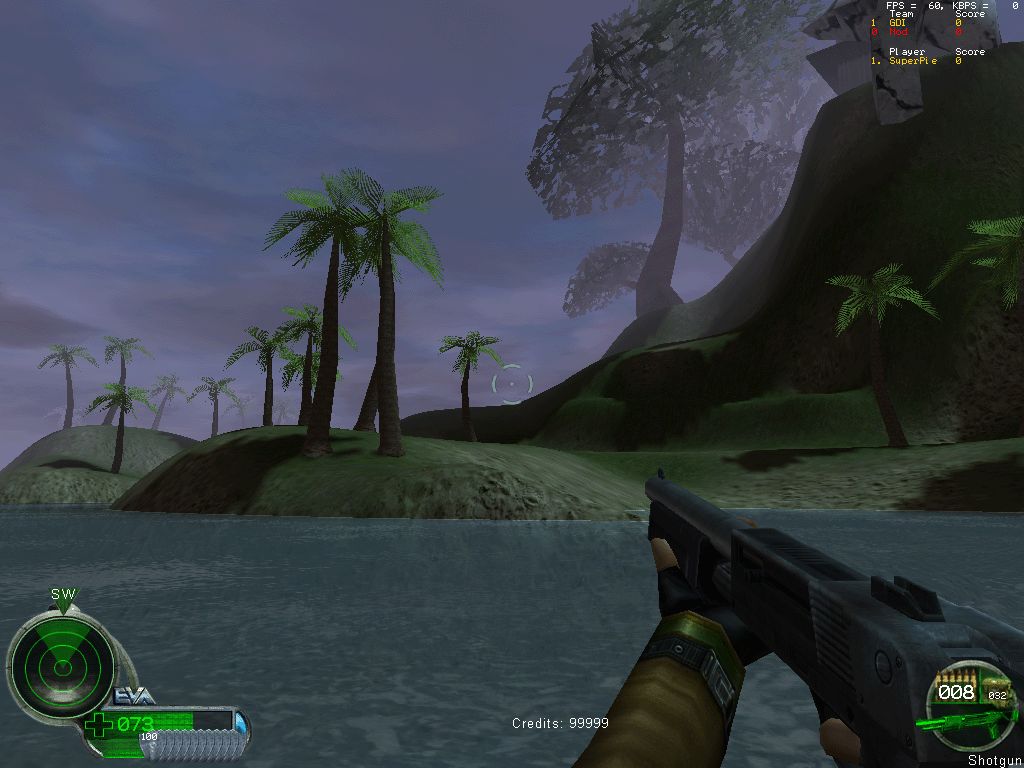Click the SW compass direction marker
Image resolution: width=1024 pixels, height=768 pixels.
click(63, 594)
